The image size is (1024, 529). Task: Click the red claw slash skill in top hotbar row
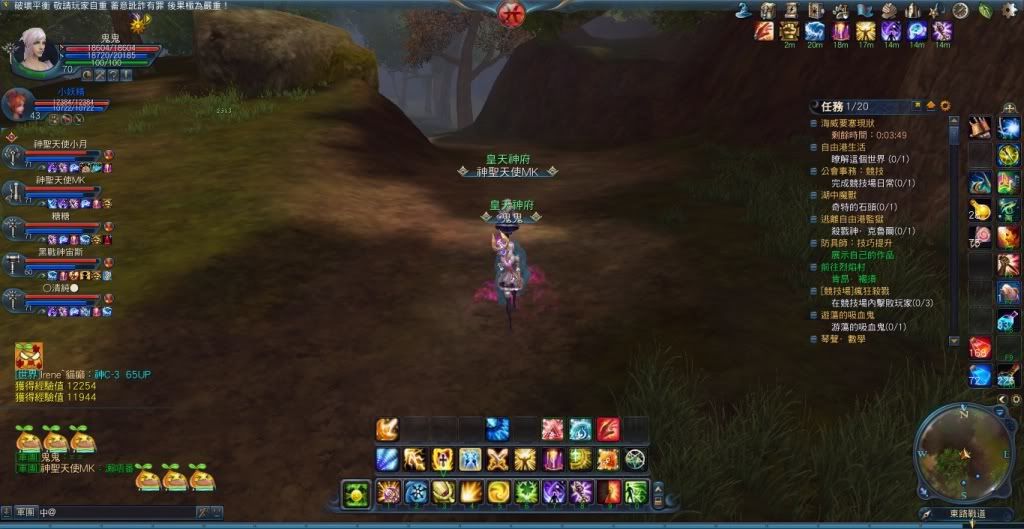(x=607, y=429)
